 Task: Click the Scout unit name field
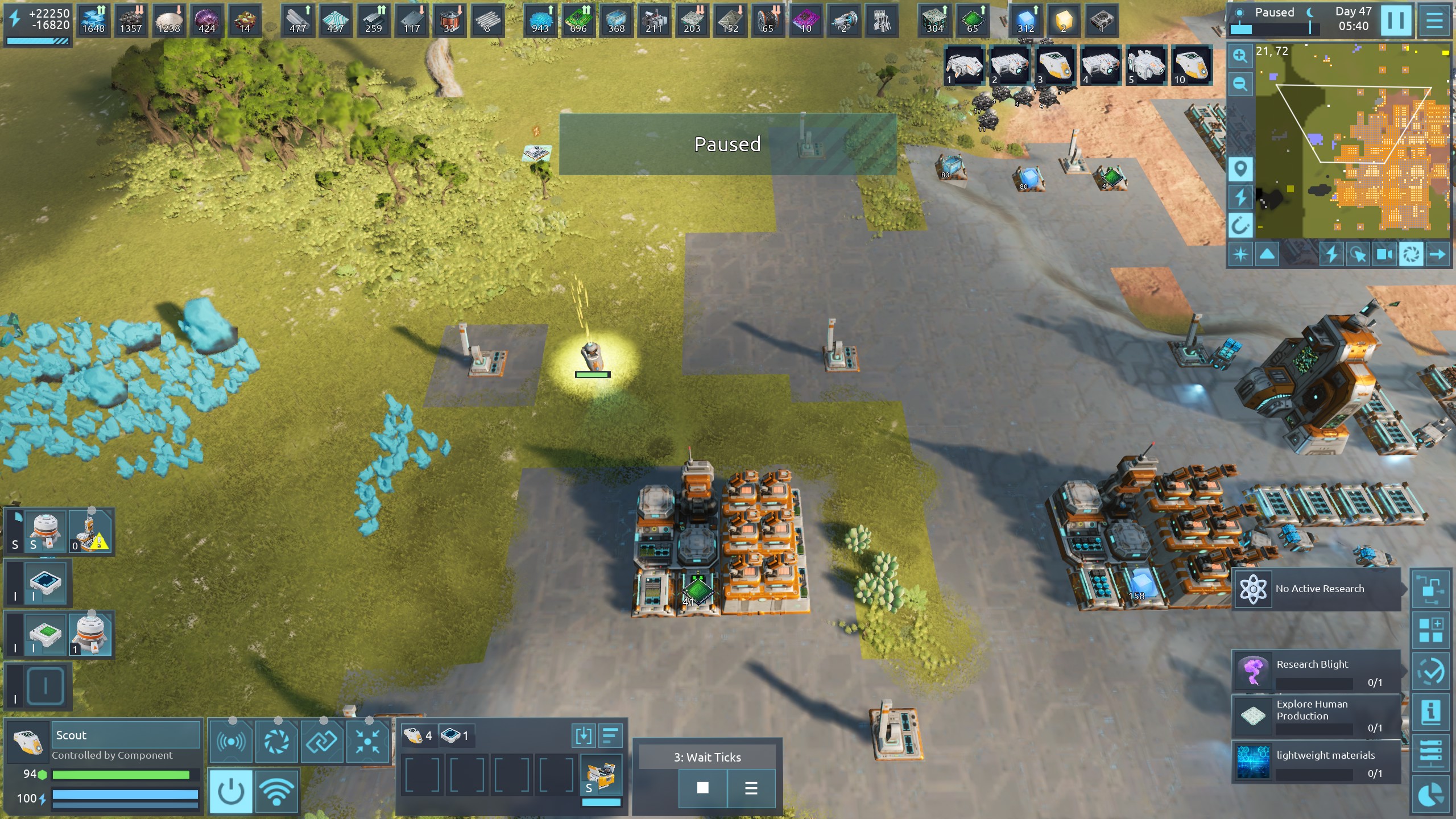click(x=126, y=735)
